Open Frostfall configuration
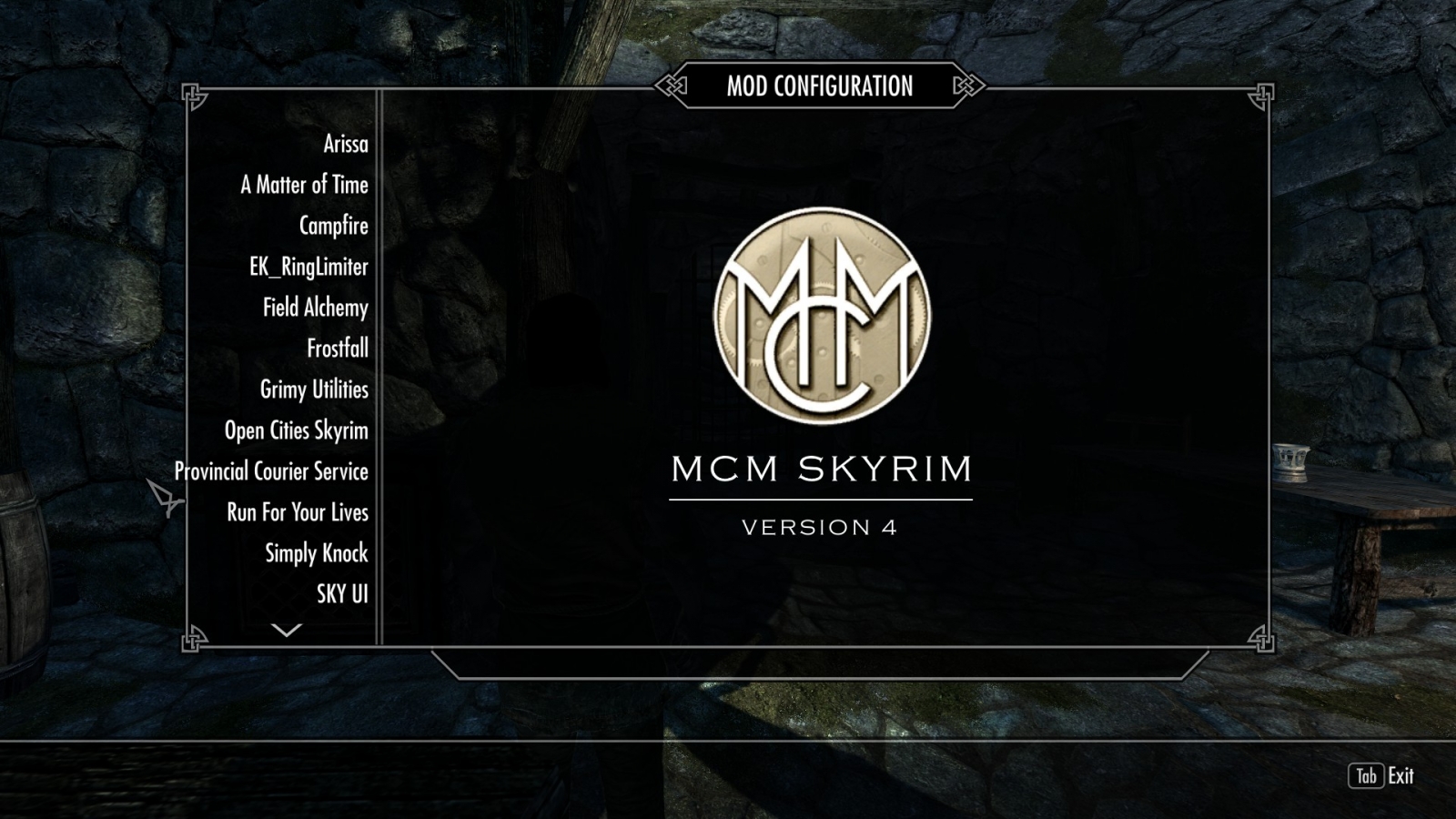 point(337,349)
